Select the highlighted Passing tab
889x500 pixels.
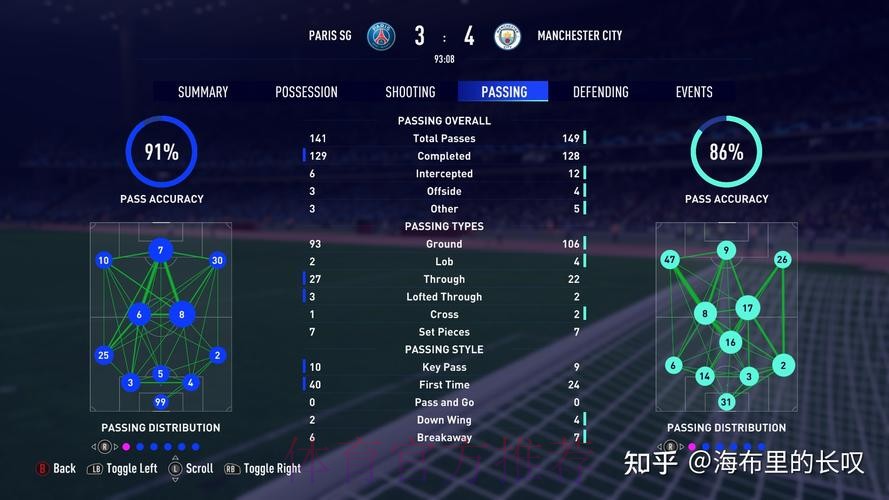[504, 92]
